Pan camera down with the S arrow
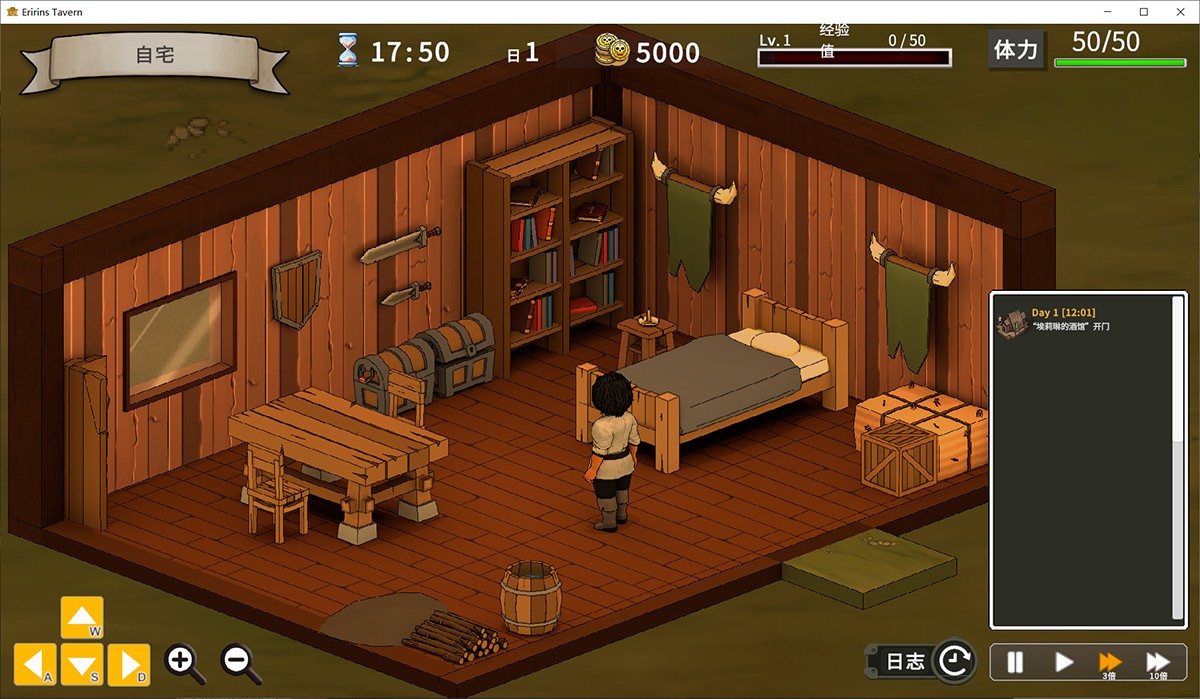The width and height of the screenshot is (1200, 699). [x=82, y=664]
